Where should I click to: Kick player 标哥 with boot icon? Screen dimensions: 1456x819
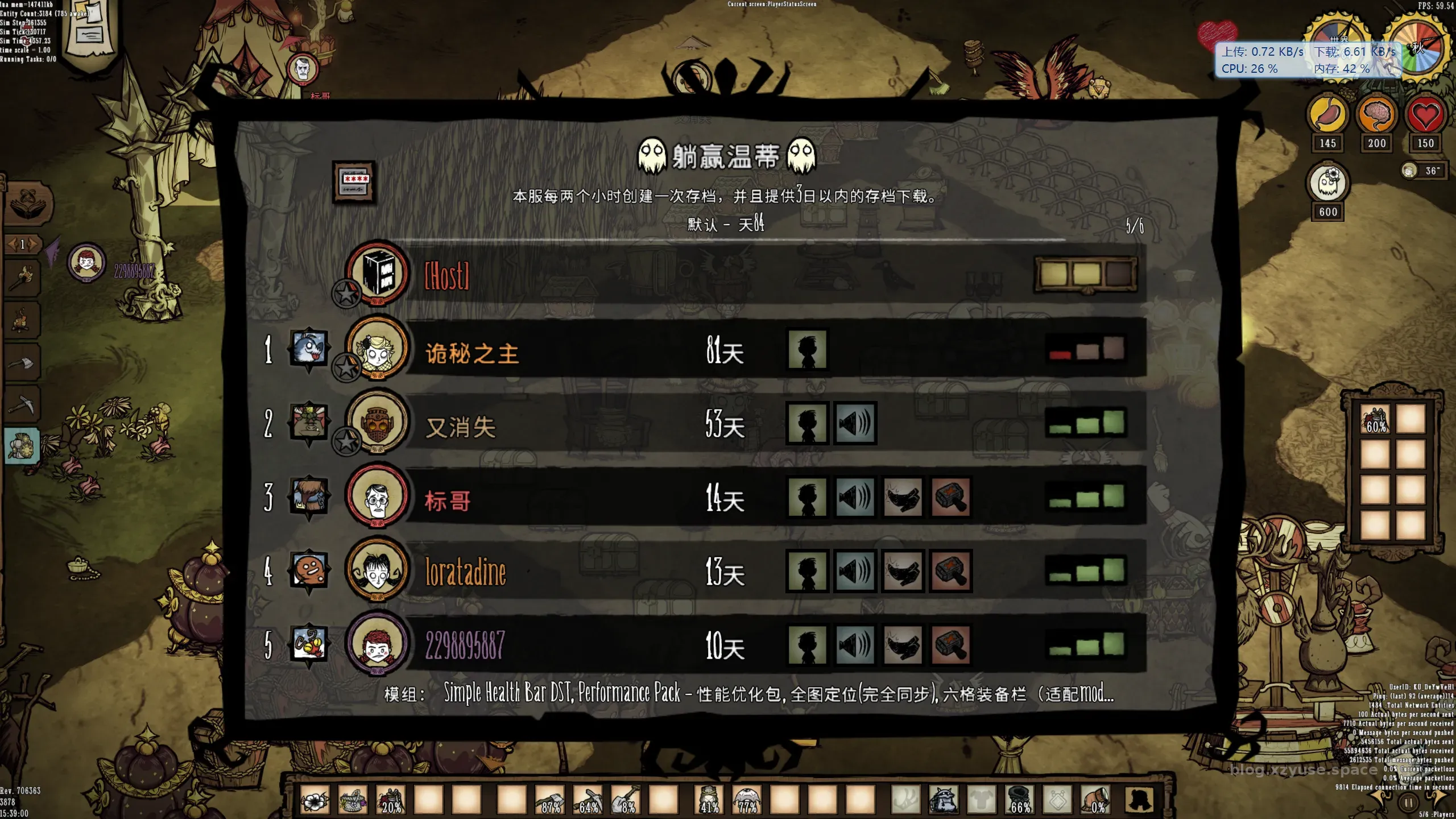point(903,497)
